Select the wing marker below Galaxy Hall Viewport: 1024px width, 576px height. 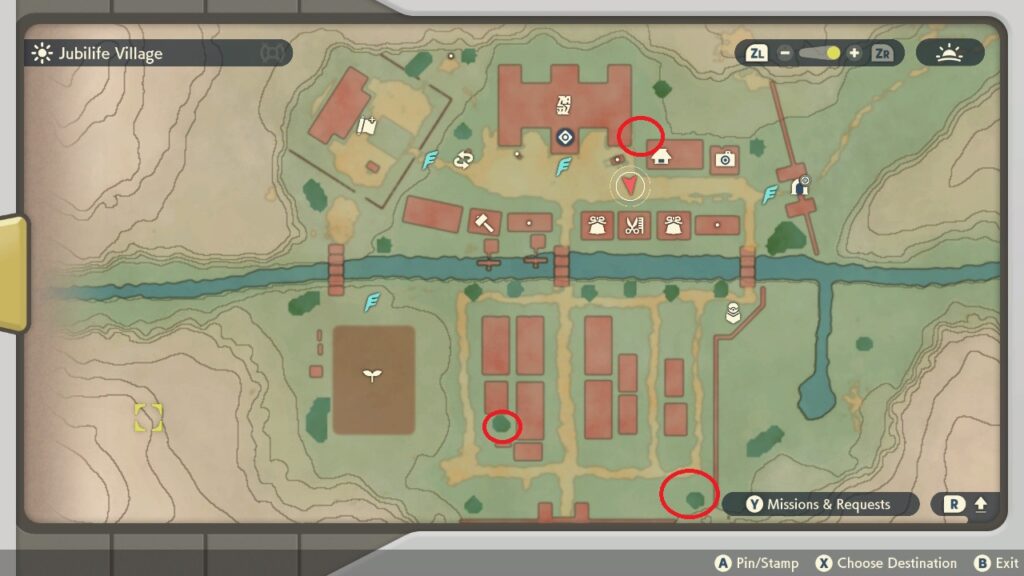click(564, 167)
